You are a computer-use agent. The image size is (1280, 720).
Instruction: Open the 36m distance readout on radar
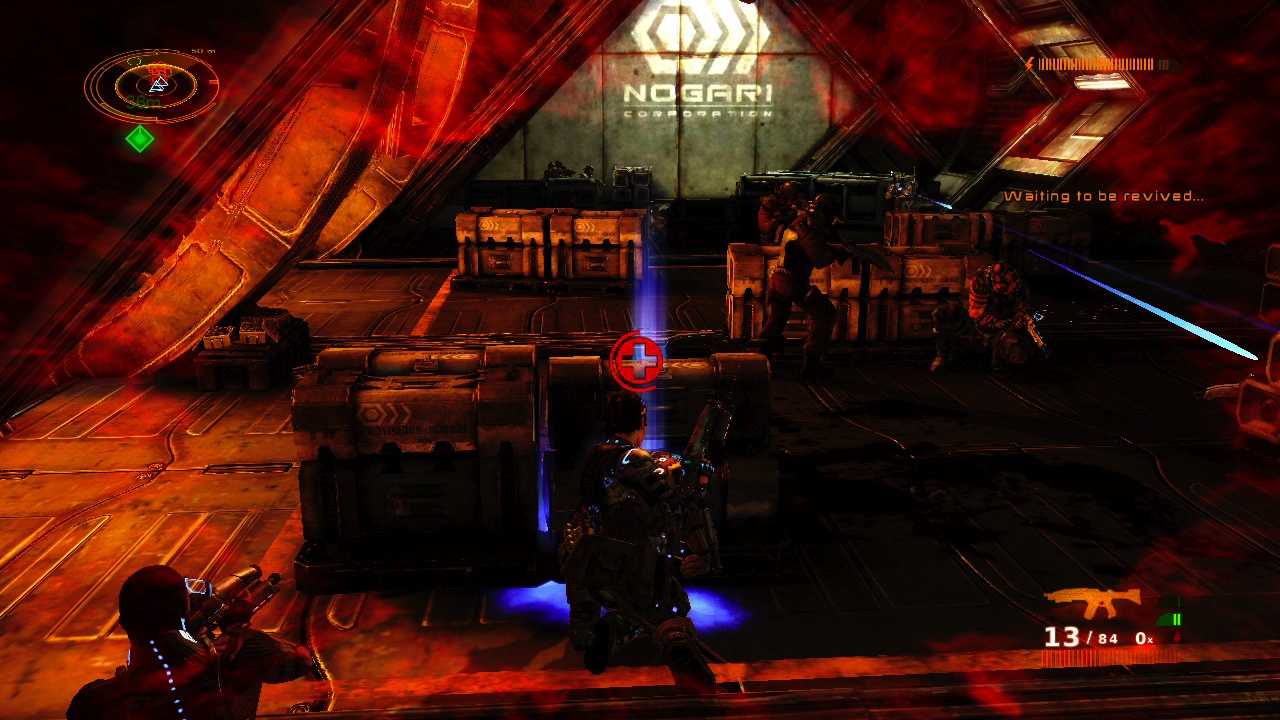pos(143,100)
